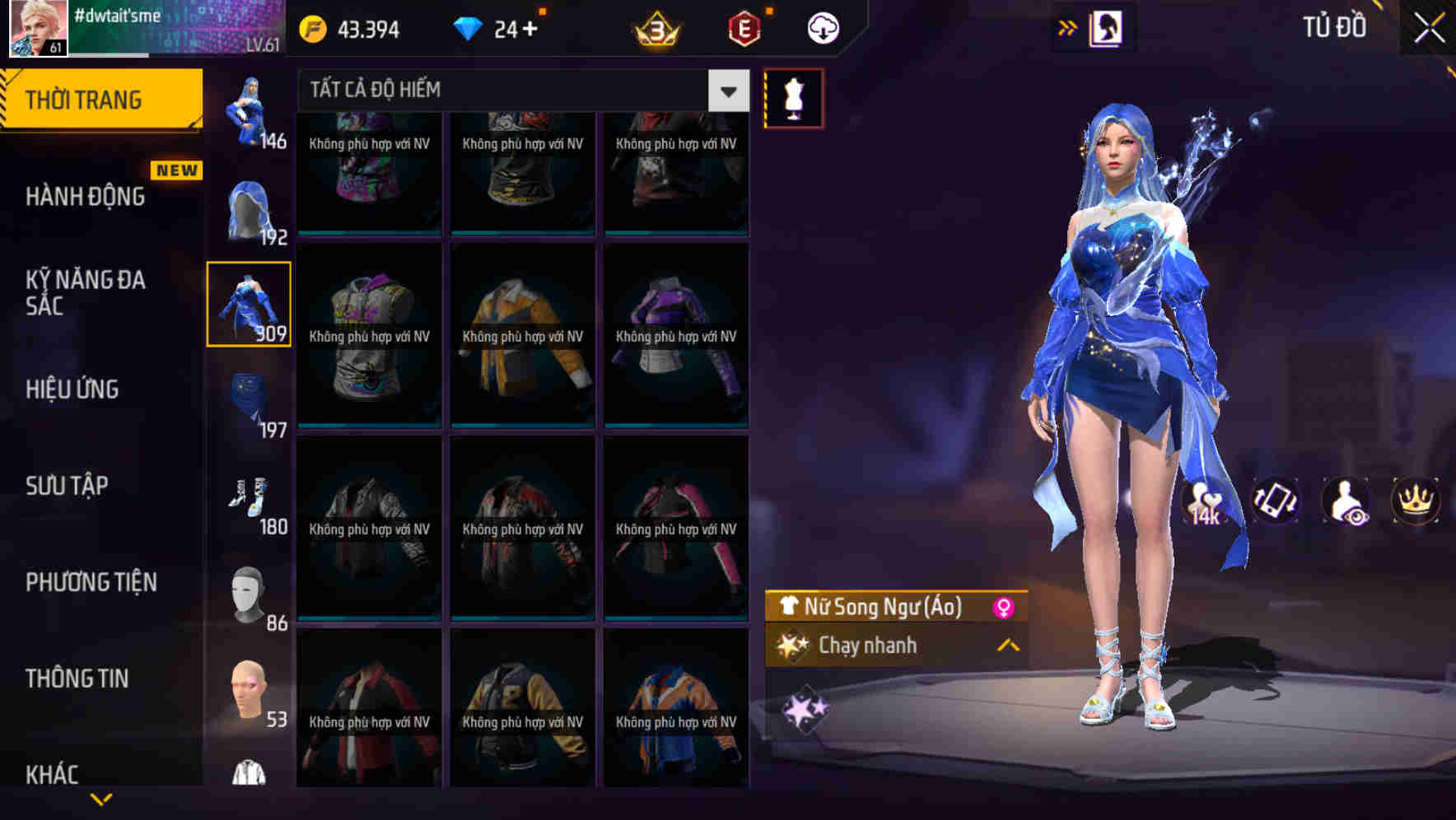Open the SƯU TẬP section
The width and height of the screenshot is (1456, 820).
pyautogui.click(x=67, y=486)
